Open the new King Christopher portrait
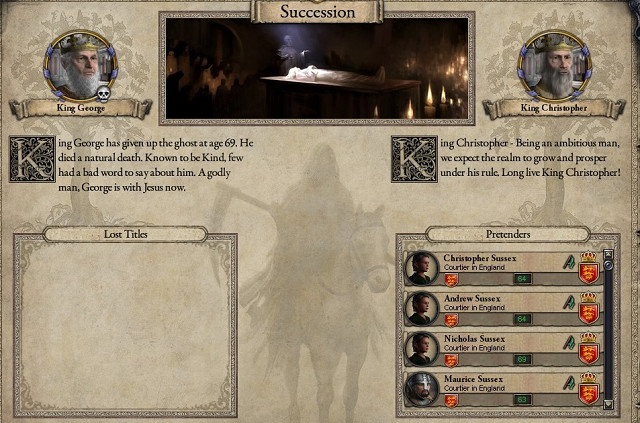This screenshot has height=423, width=640. 551,63
